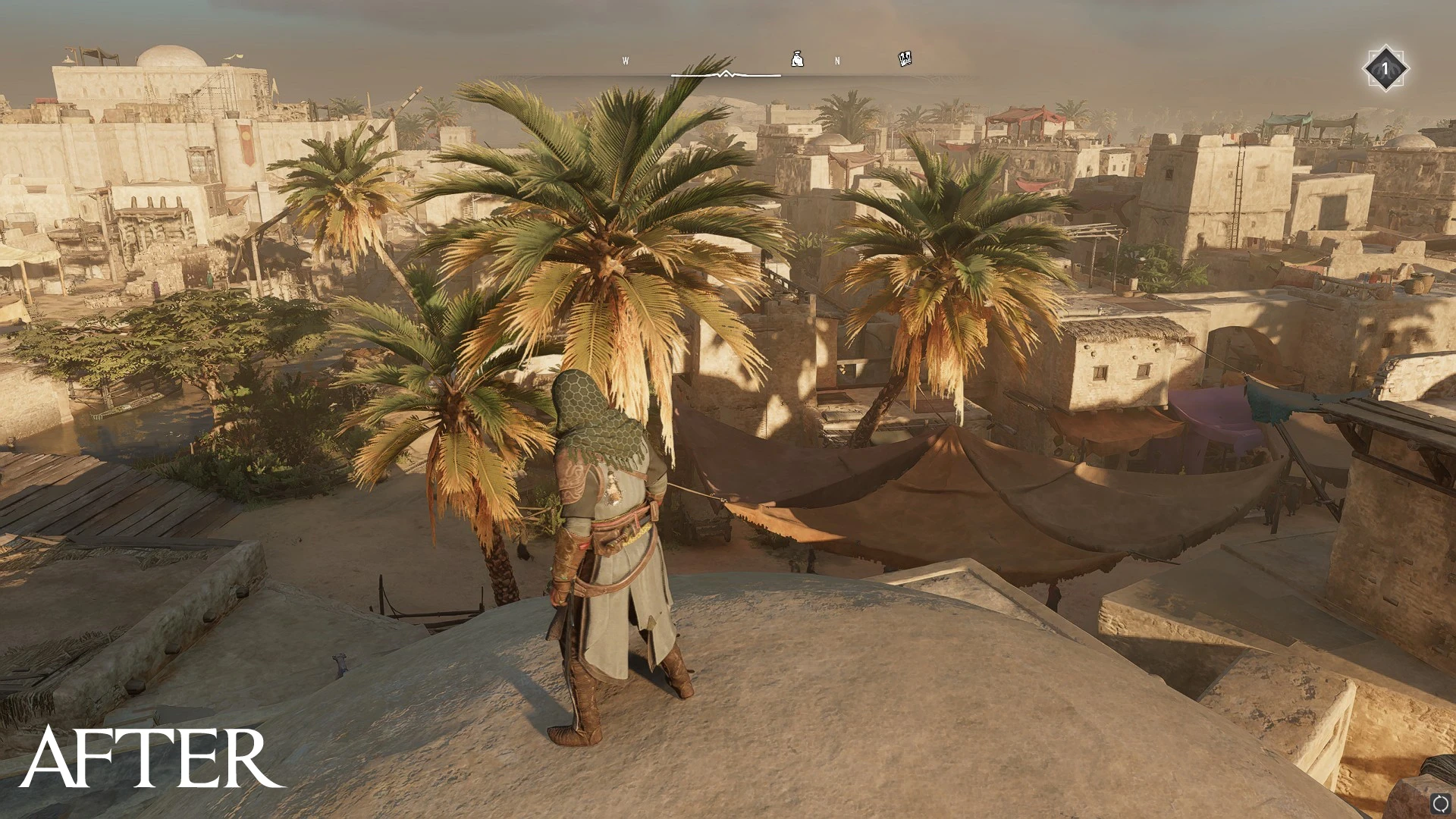Select the N marker on the compass
1456x819 pixels.
837,61
